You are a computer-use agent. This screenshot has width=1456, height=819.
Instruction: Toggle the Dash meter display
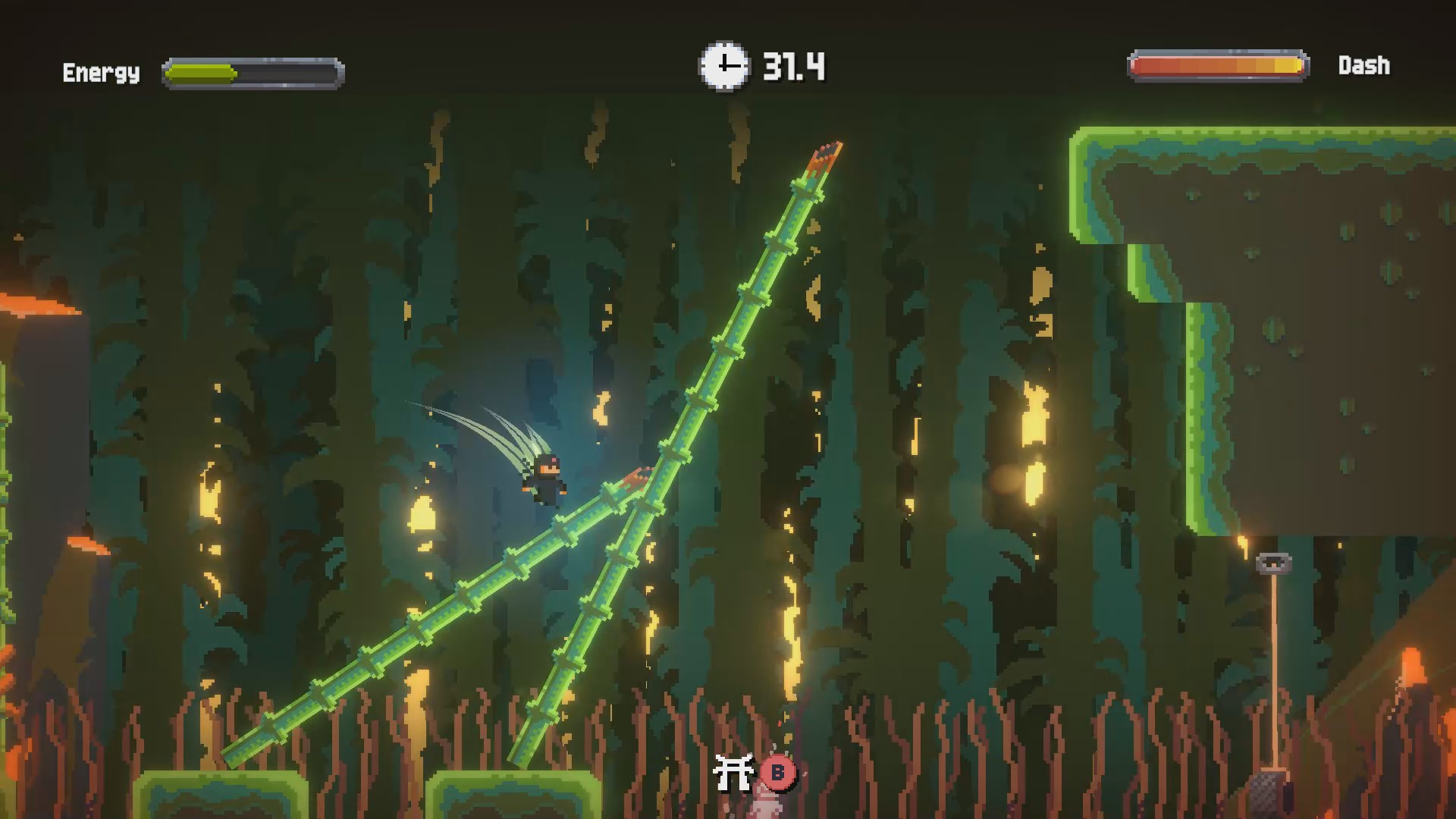point(1219,66)
